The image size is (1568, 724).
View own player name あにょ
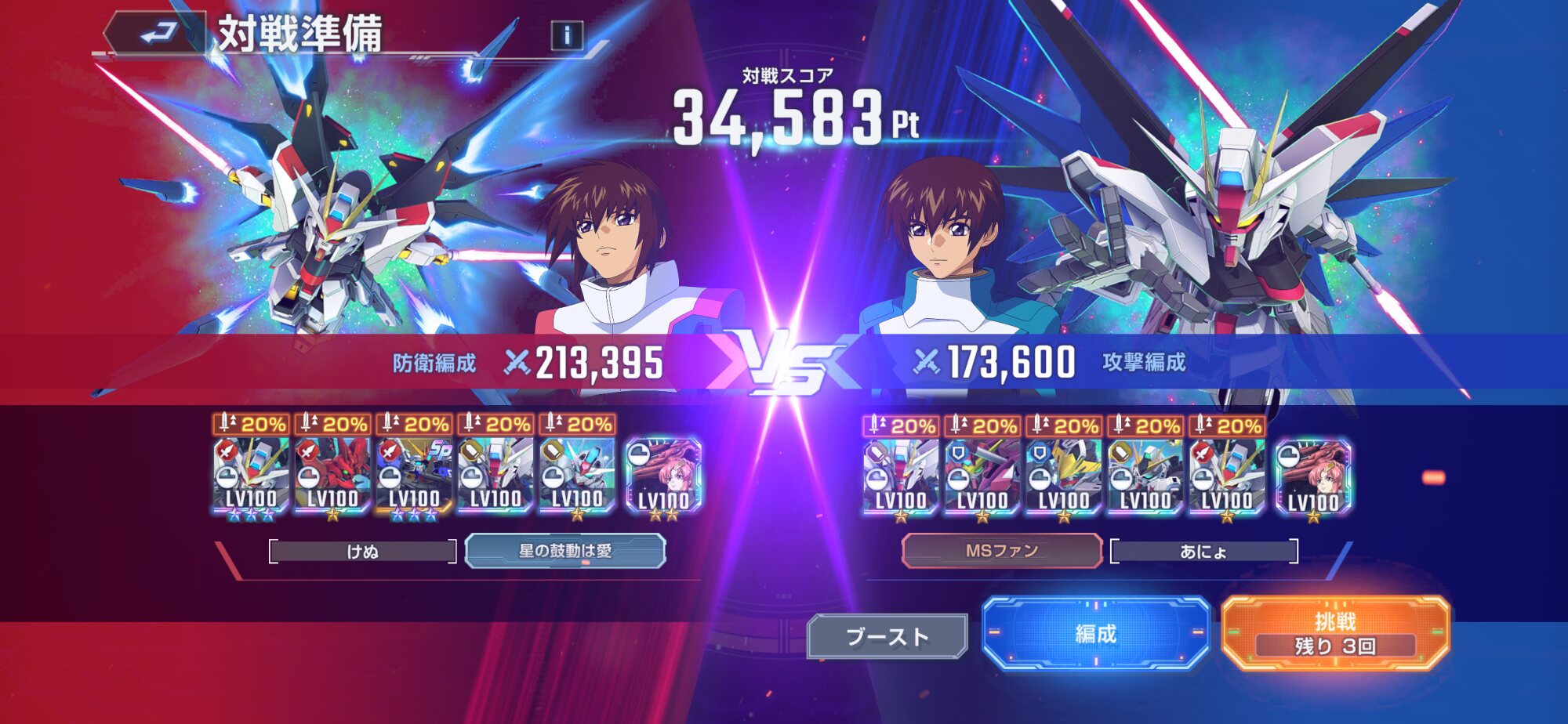[x=1203, y=552]
